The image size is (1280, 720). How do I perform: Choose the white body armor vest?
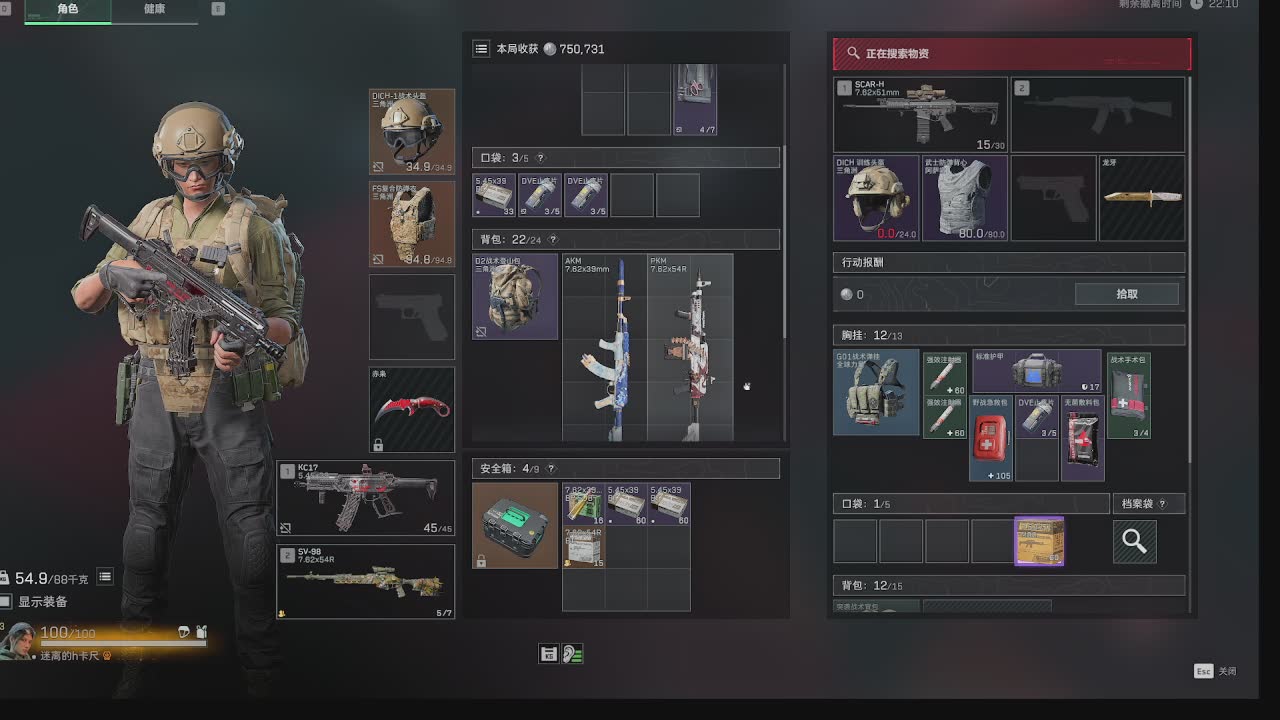point(964,197)
